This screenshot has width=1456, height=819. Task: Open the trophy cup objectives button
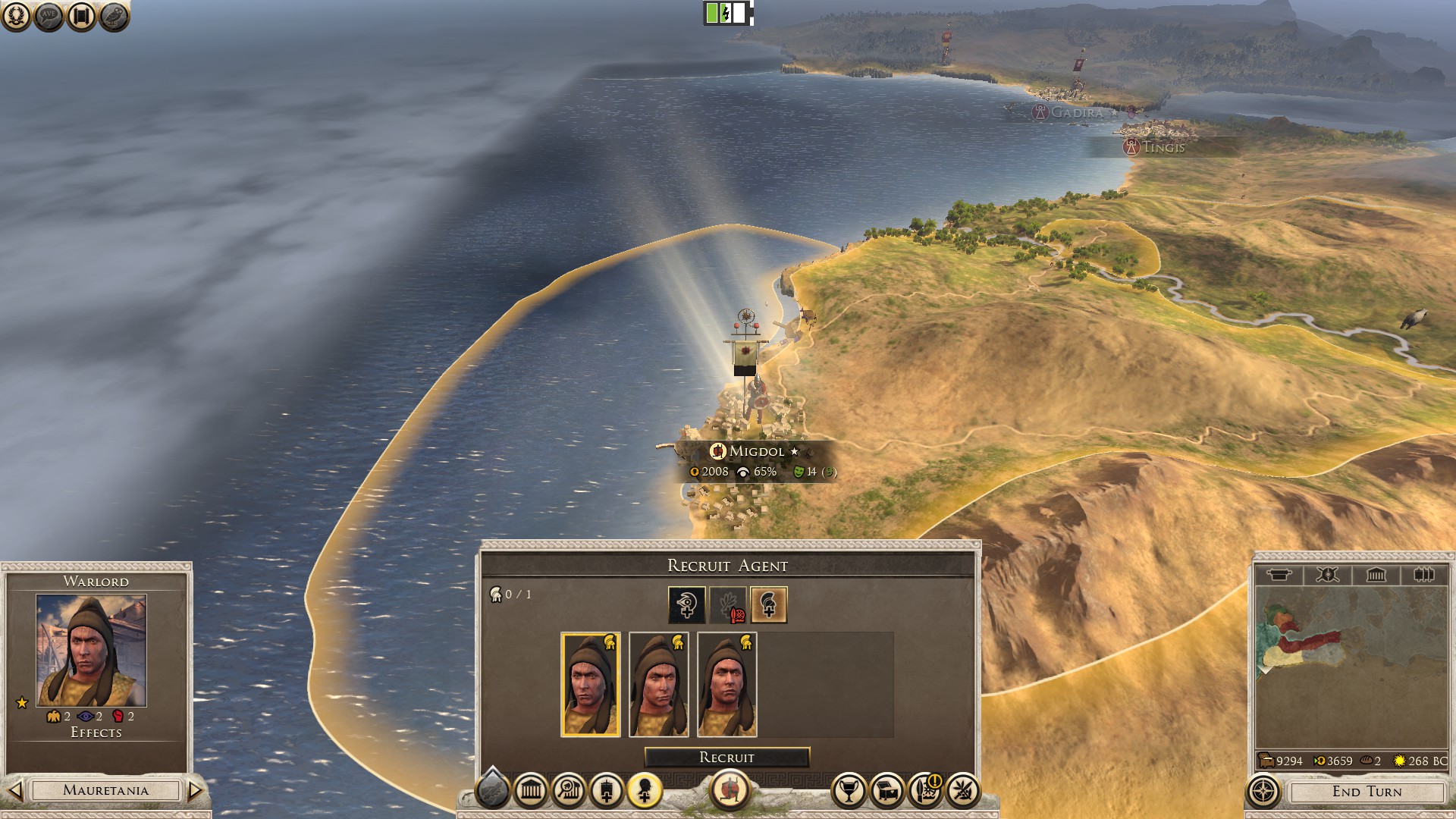(x=849, y=792)
